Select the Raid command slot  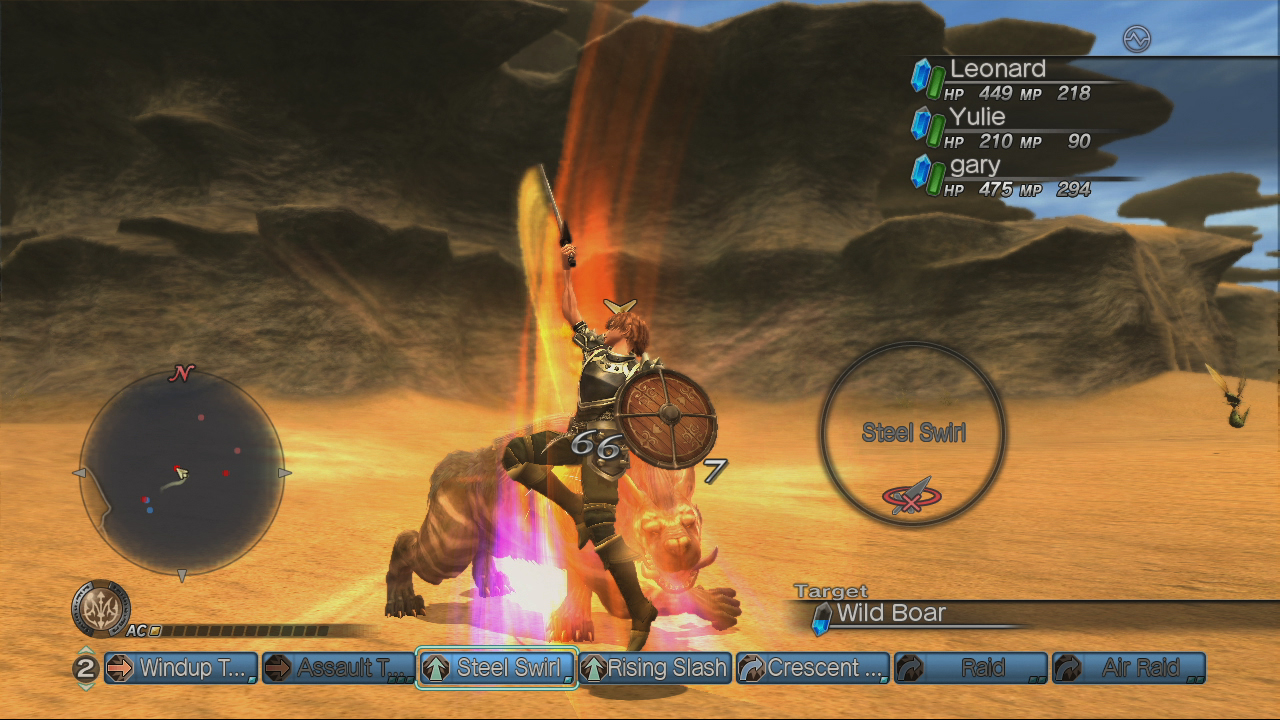click(970, 668)
